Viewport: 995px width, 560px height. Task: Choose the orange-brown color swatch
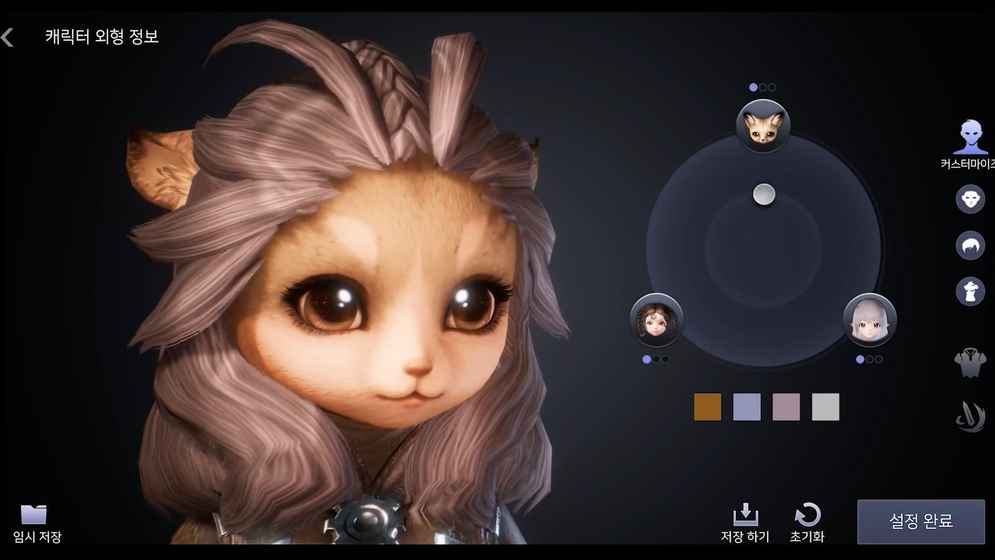pyautogui.click(x=707, y=407)
